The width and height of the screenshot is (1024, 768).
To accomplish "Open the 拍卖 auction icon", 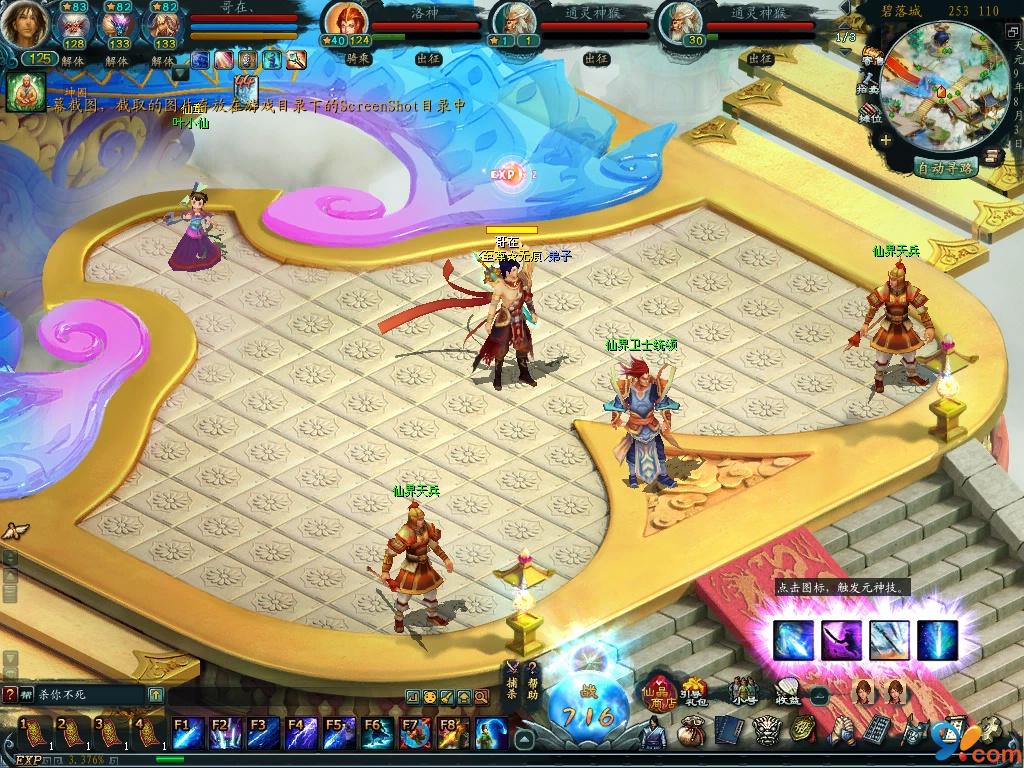I will [x=871, y=83].
